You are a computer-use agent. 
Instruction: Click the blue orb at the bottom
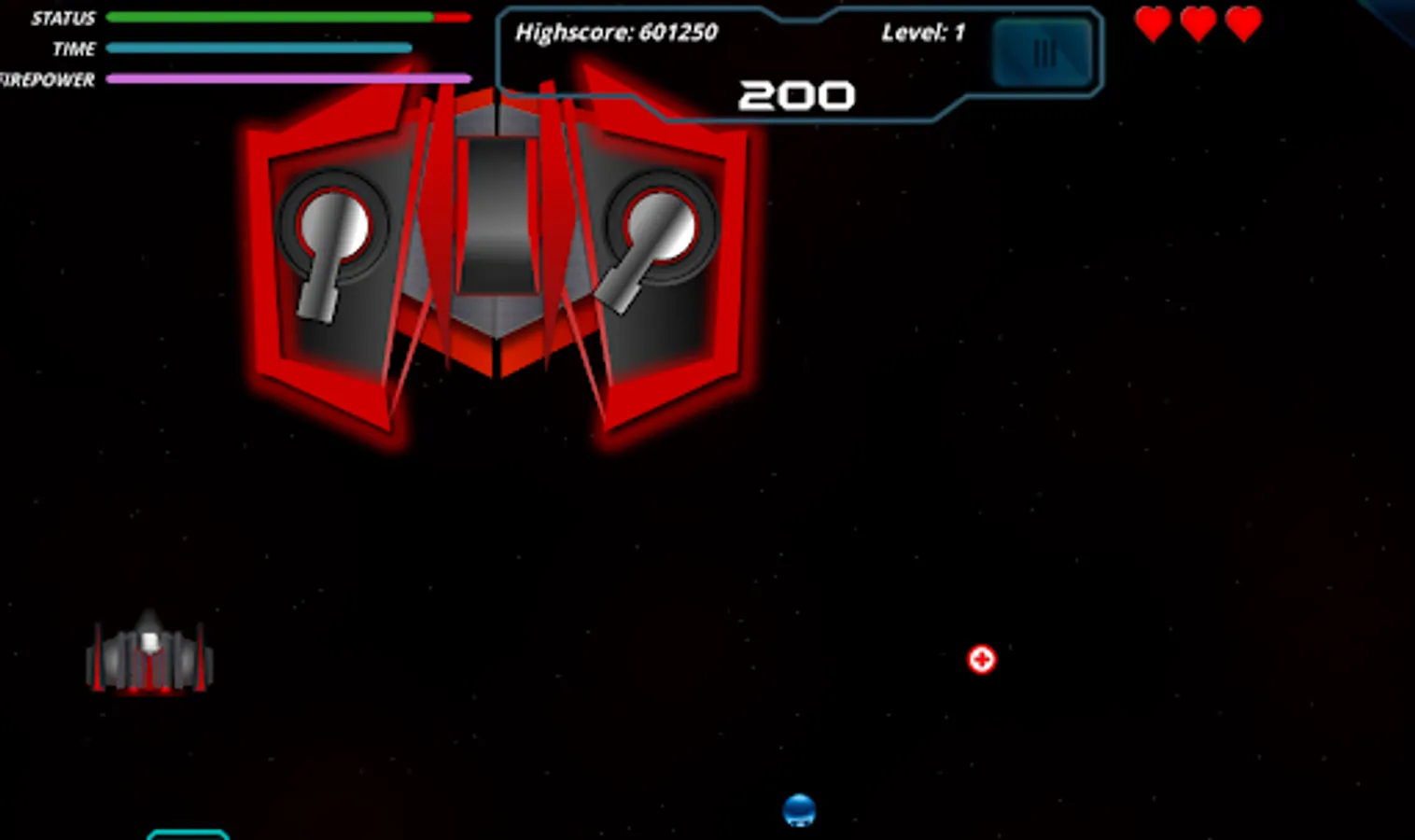click(x=799, y=809)
